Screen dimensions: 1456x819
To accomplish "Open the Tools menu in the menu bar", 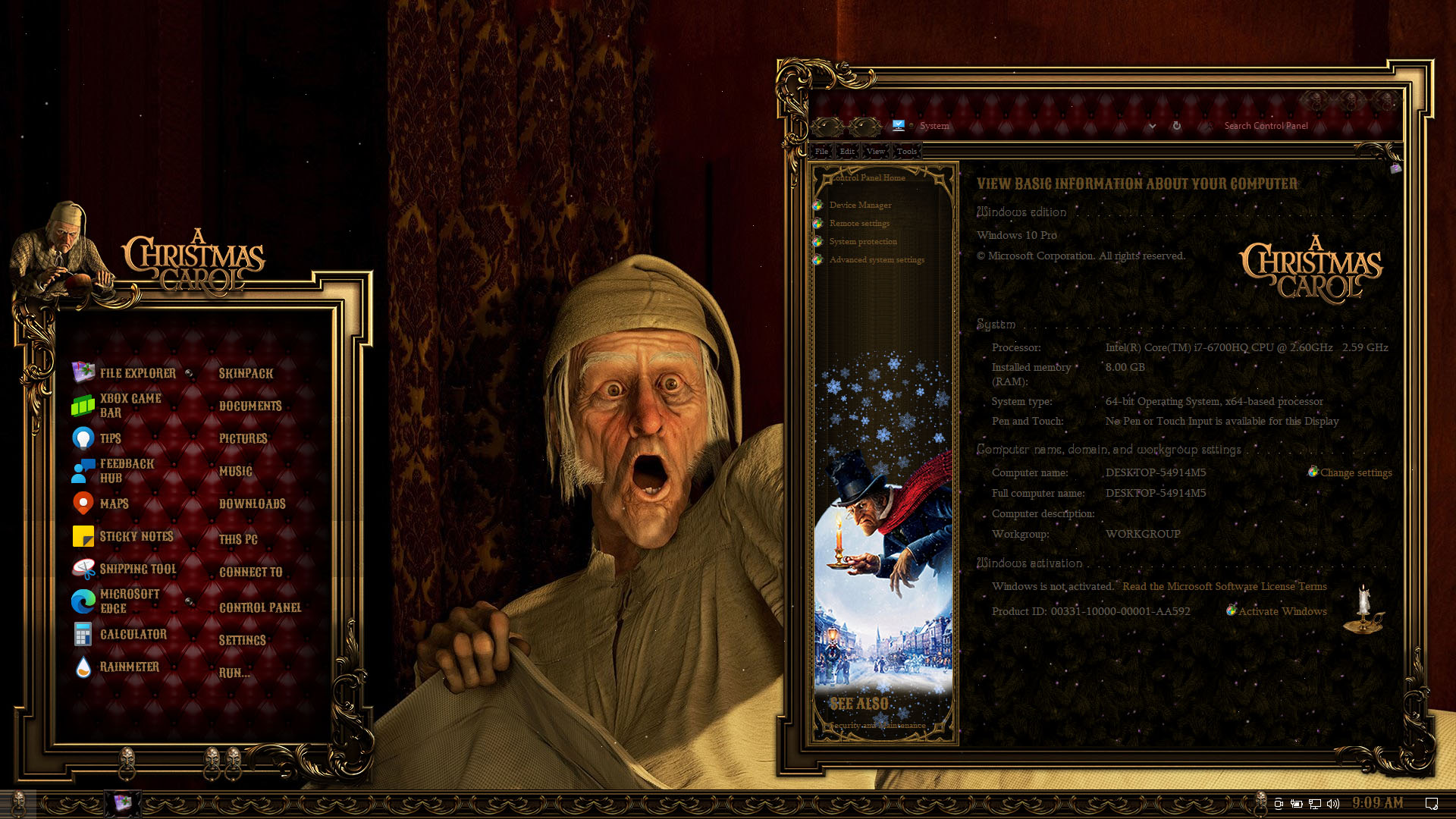I will (x=906, y=151).
